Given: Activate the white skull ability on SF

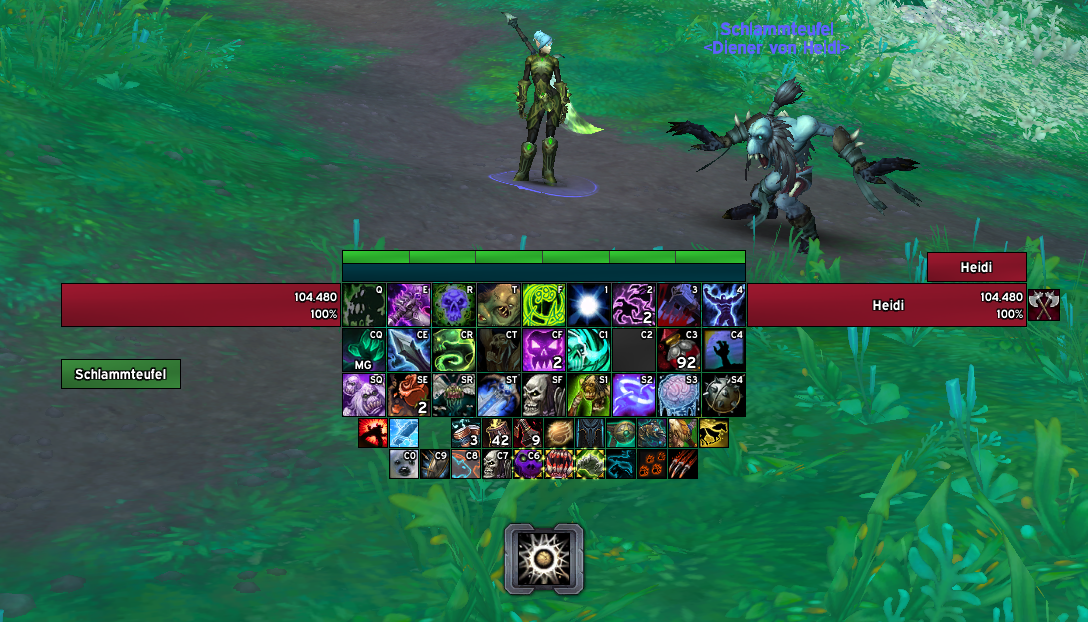Looking at the screenshot, I should pos(544,395).
